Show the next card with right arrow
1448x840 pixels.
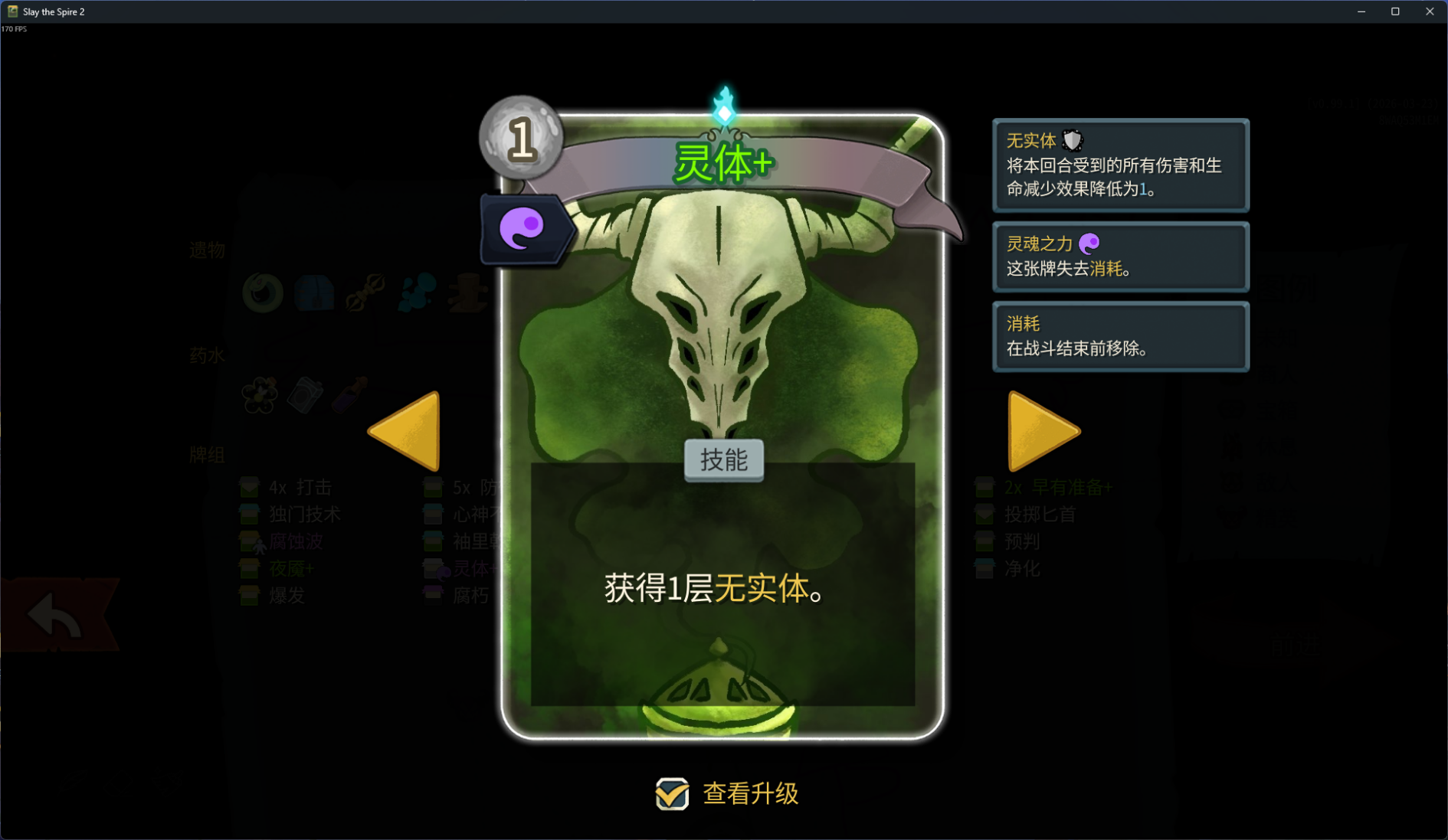pos(1040,431)
